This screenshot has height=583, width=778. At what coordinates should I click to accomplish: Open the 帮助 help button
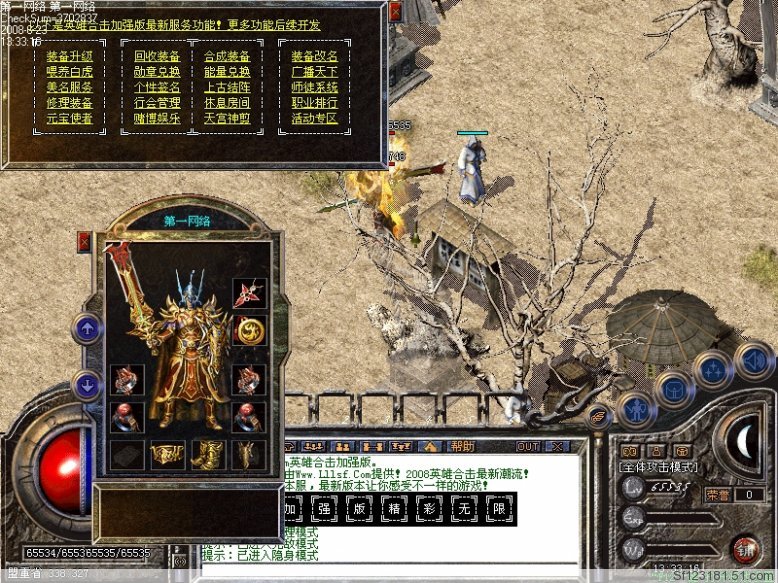462,446
